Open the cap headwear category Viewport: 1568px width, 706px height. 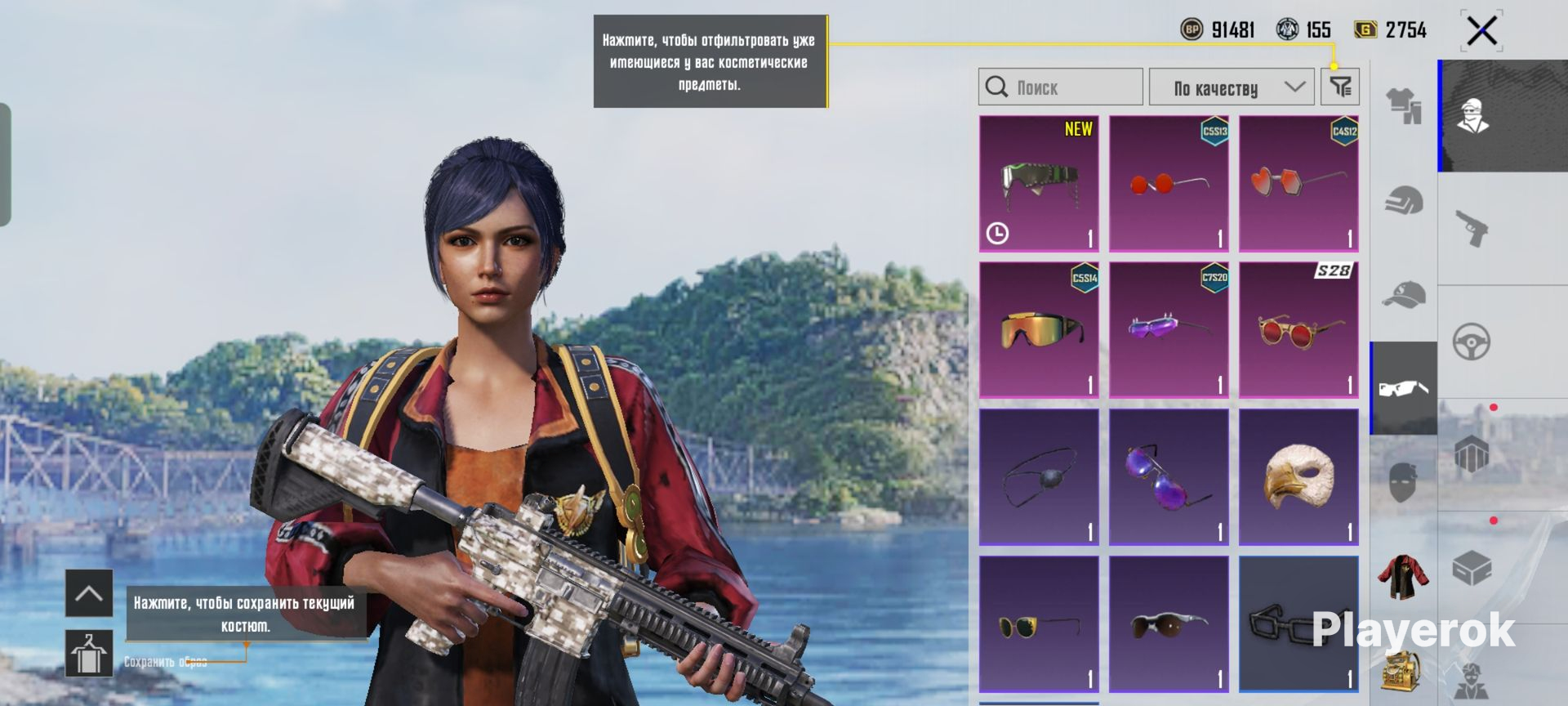point(1404,294)
